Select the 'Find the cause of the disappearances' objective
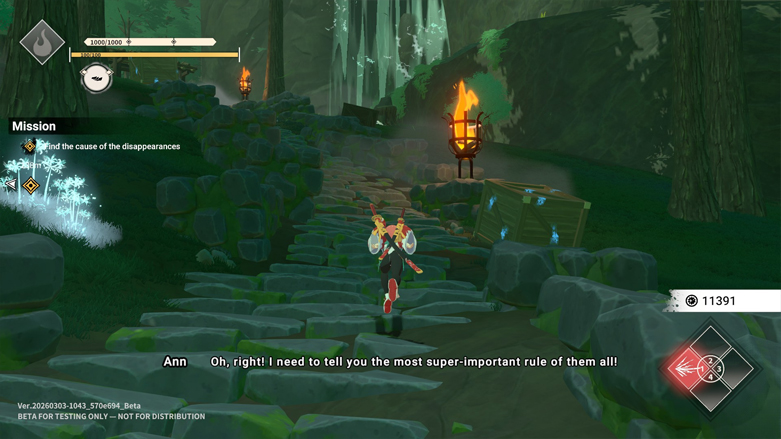This screenshot has width=781, height=439. pyautogui.click(x=110, y=146)
